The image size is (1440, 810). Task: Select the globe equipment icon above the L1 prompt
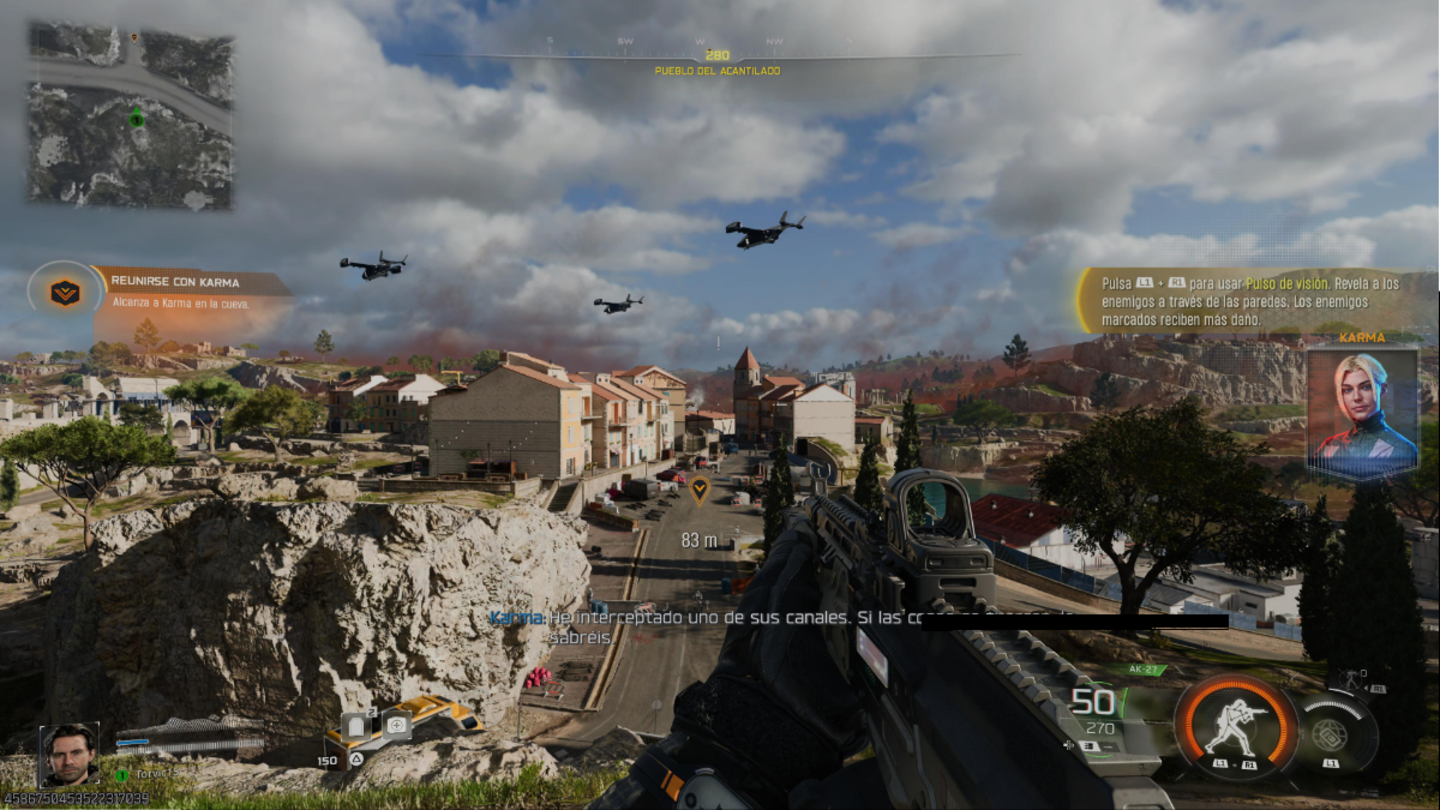click(1329, 734)
